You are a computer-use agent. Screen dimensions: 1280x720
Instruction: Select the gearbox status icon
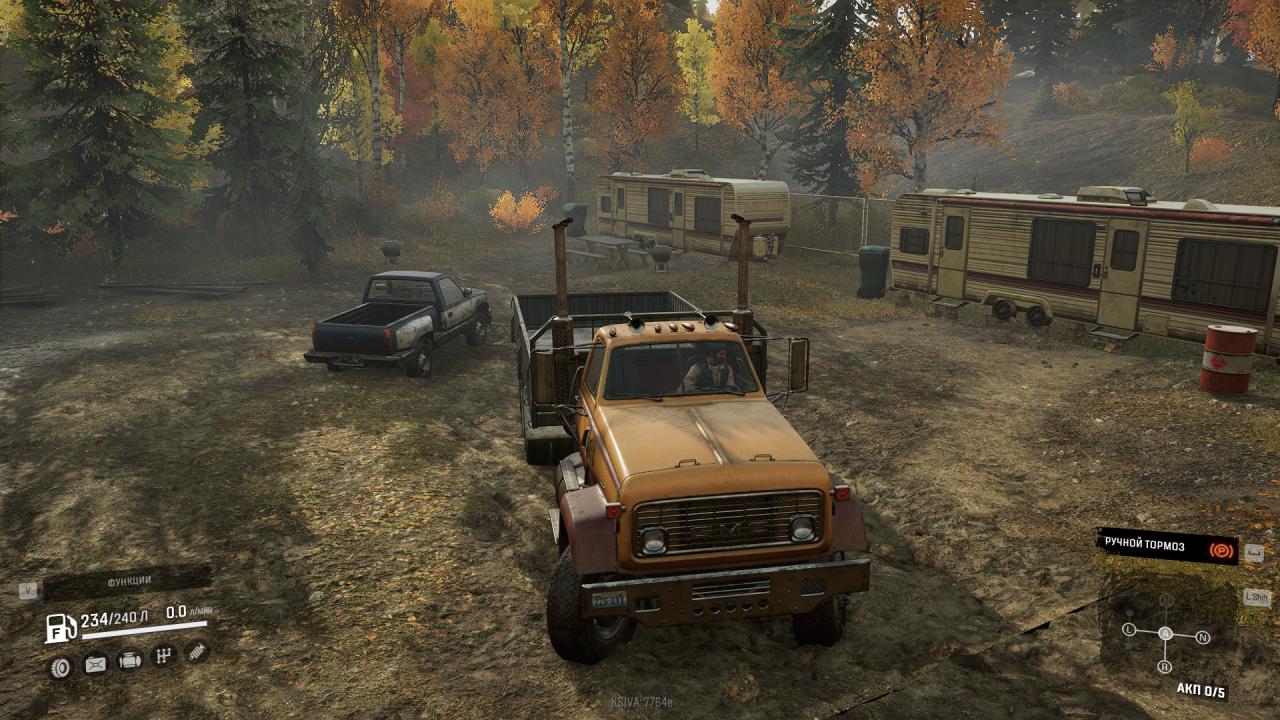[x=164, y=656]
